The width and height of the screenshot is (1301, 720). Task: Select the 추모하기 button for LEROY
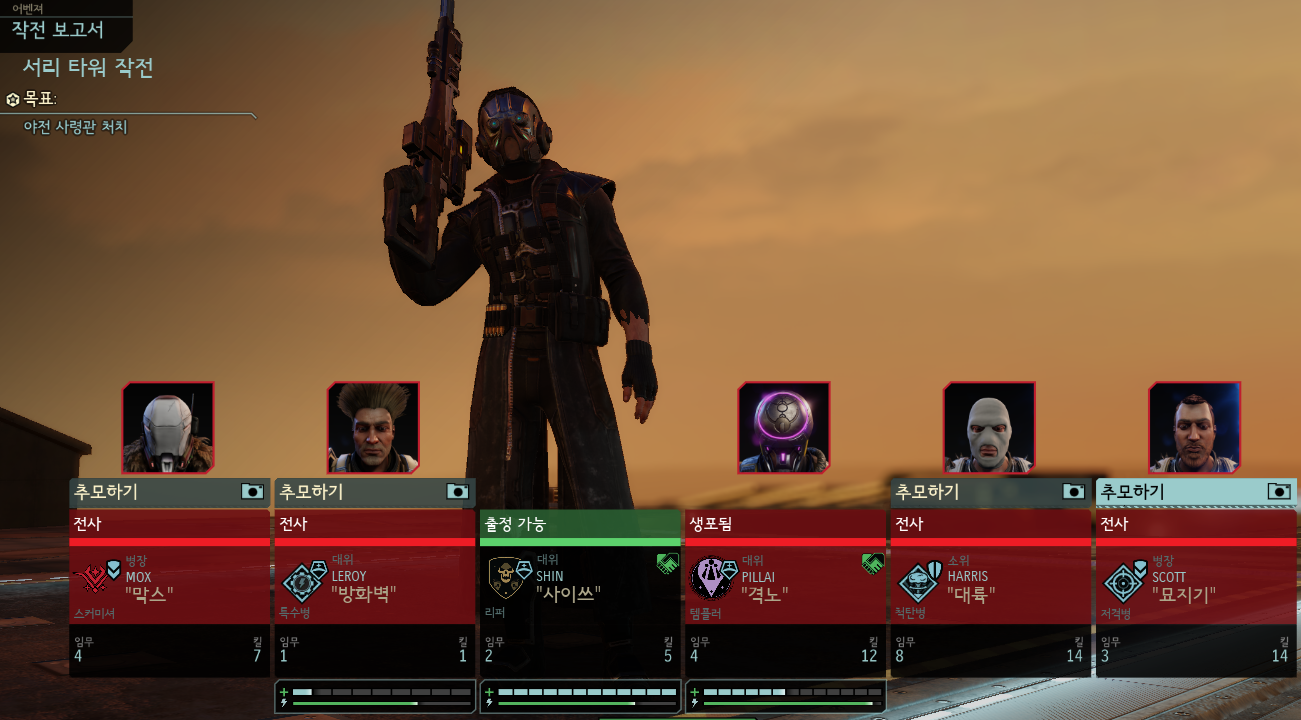[x=374, y=492]
